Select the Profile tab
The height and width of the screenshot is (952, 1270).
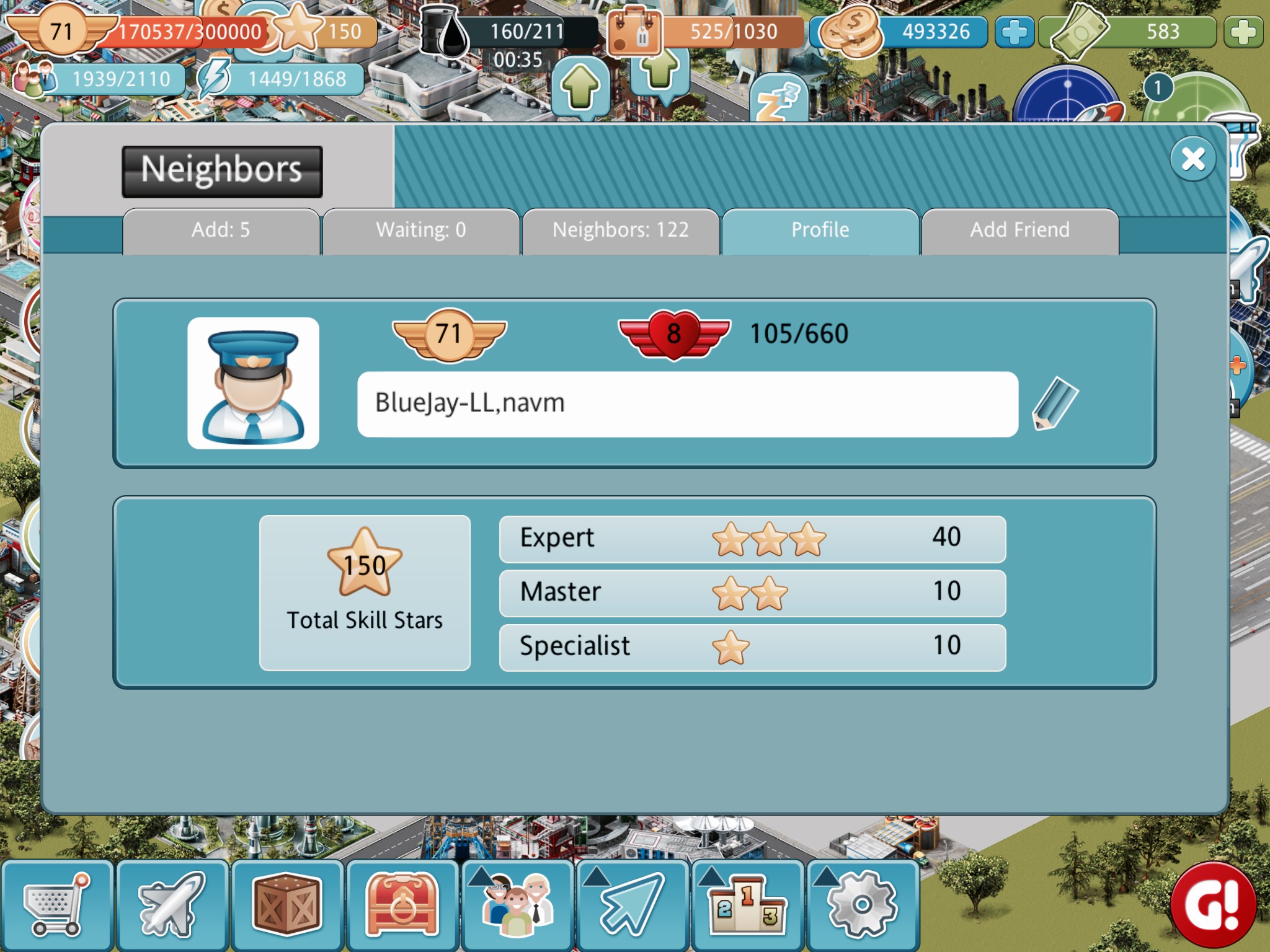(x=820, y=231)
